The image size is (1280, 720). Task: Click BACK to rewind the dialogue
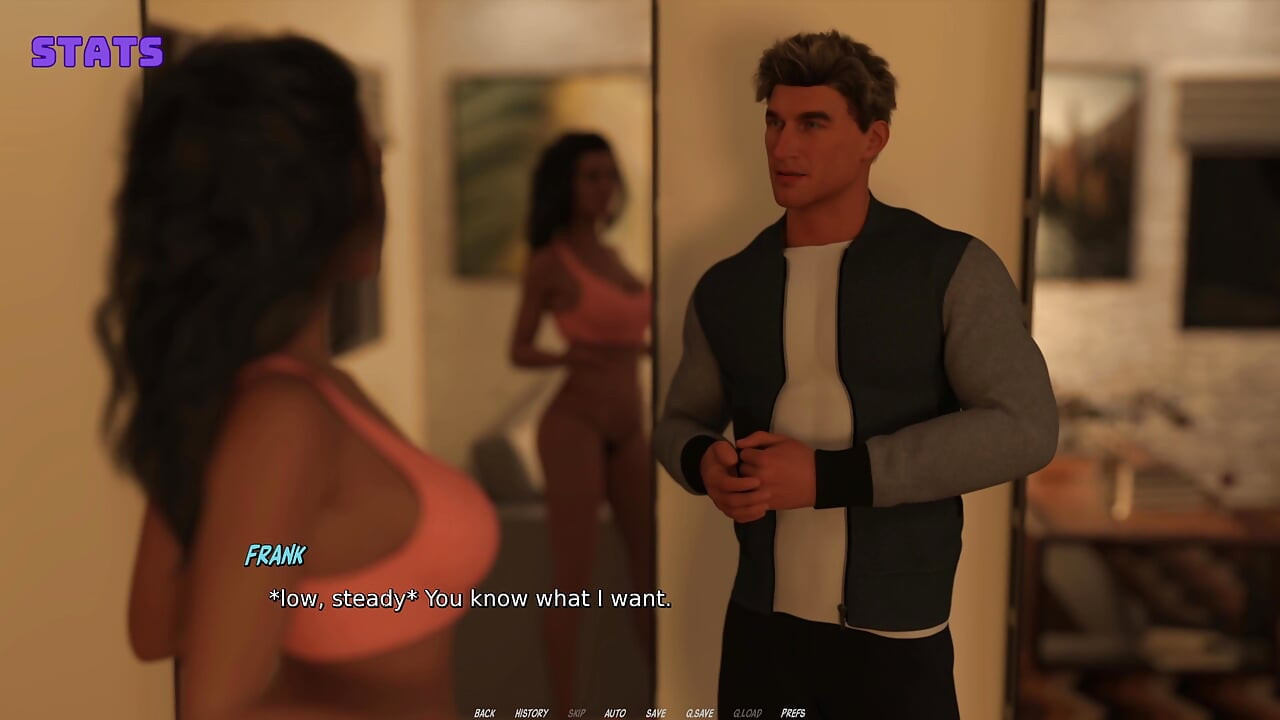click(x=485, y=712)
